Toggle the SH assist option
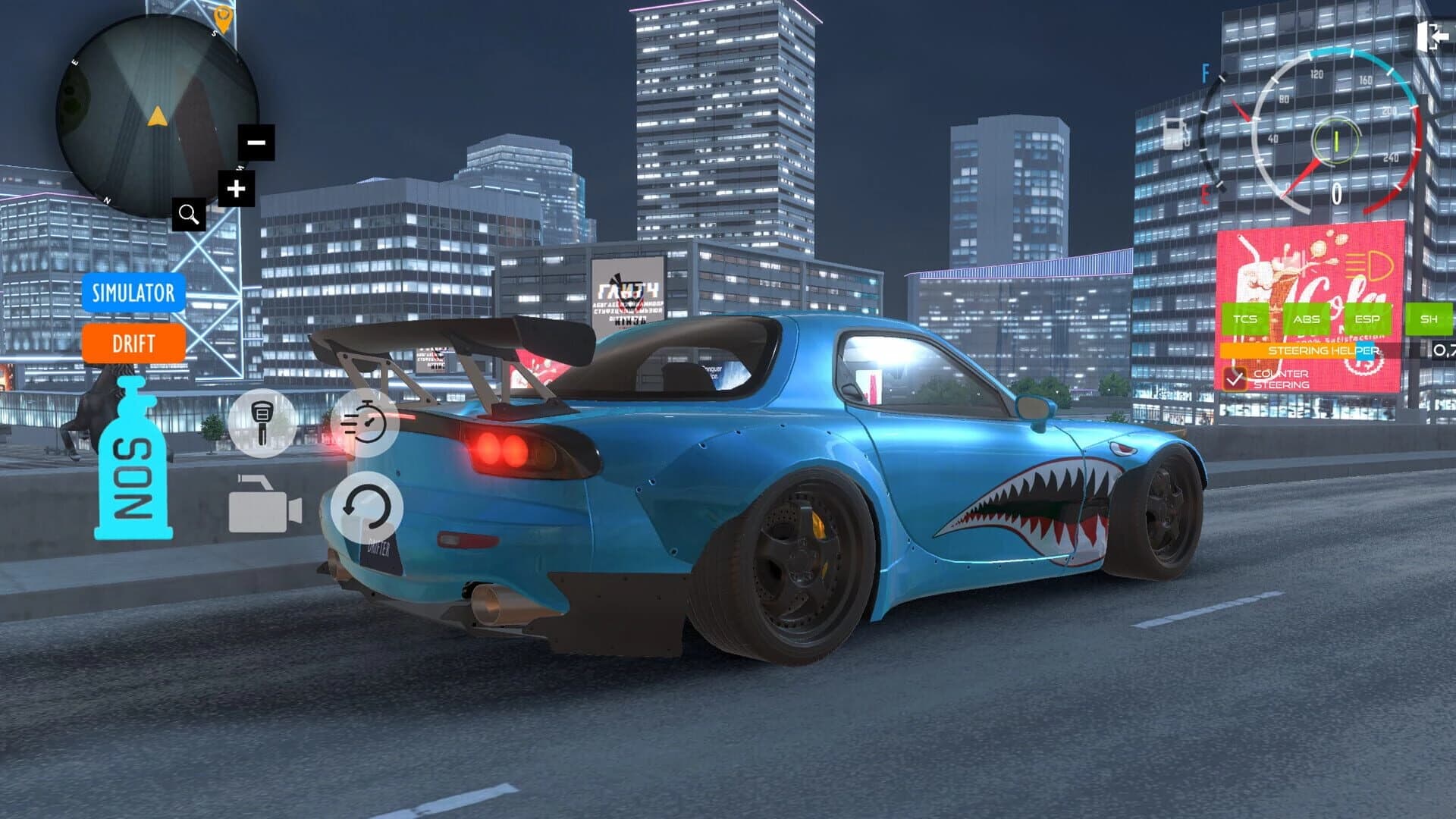The height and width of the screenshot is (819, 1456). 1429,318
